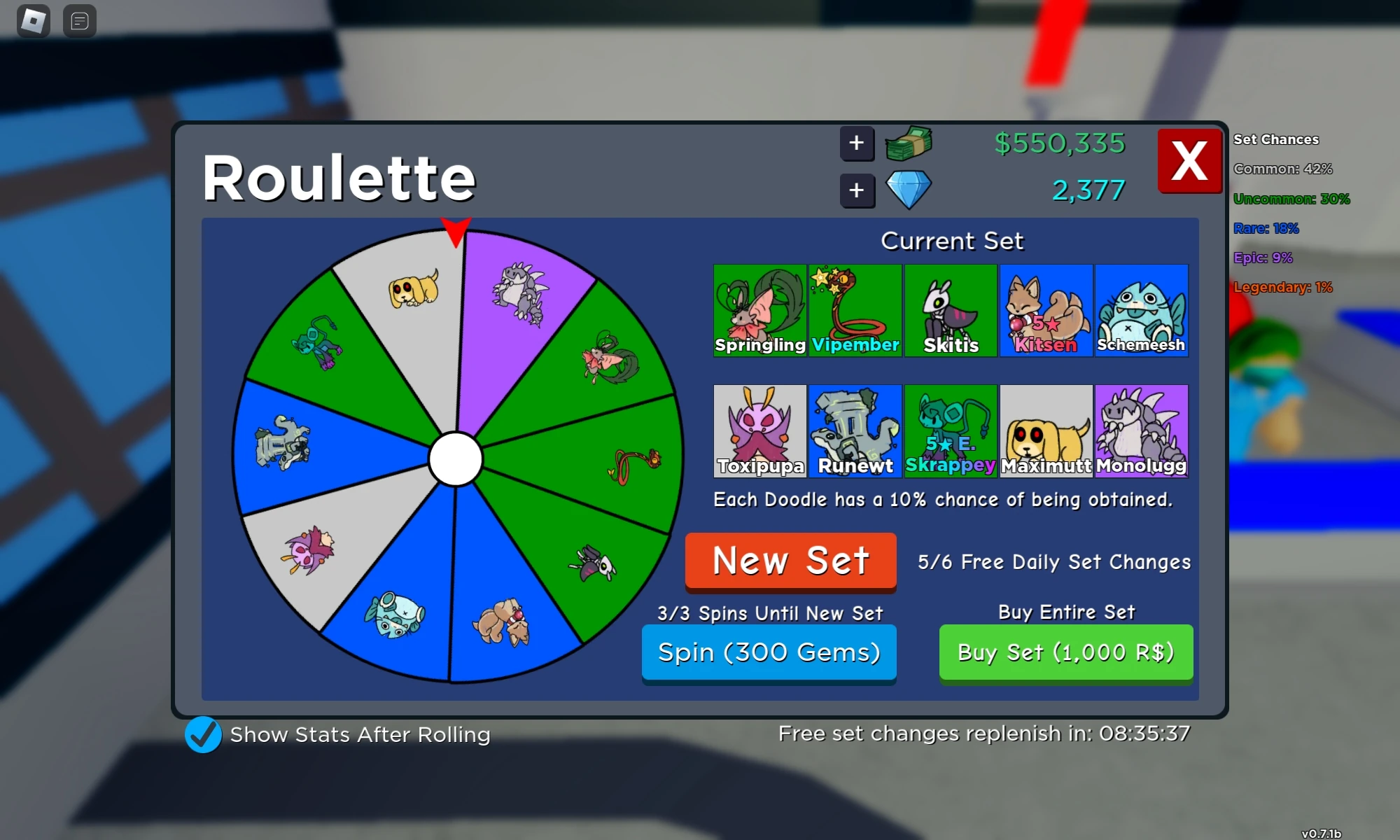
Task: Buy the entire set for 1,000 Robux
Action: [x=1065, y=652]
